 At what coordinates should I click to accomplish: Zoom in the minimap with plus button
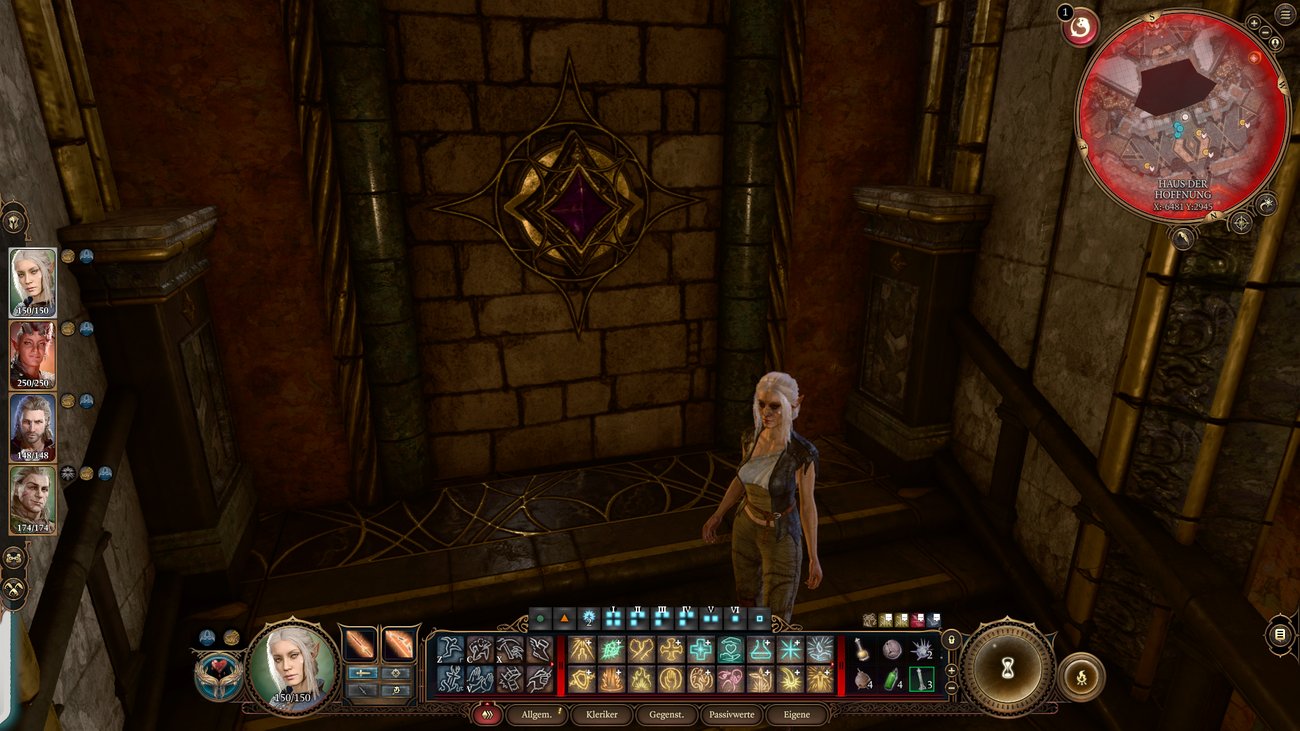pyautogui.click(x=1254, y=23)
